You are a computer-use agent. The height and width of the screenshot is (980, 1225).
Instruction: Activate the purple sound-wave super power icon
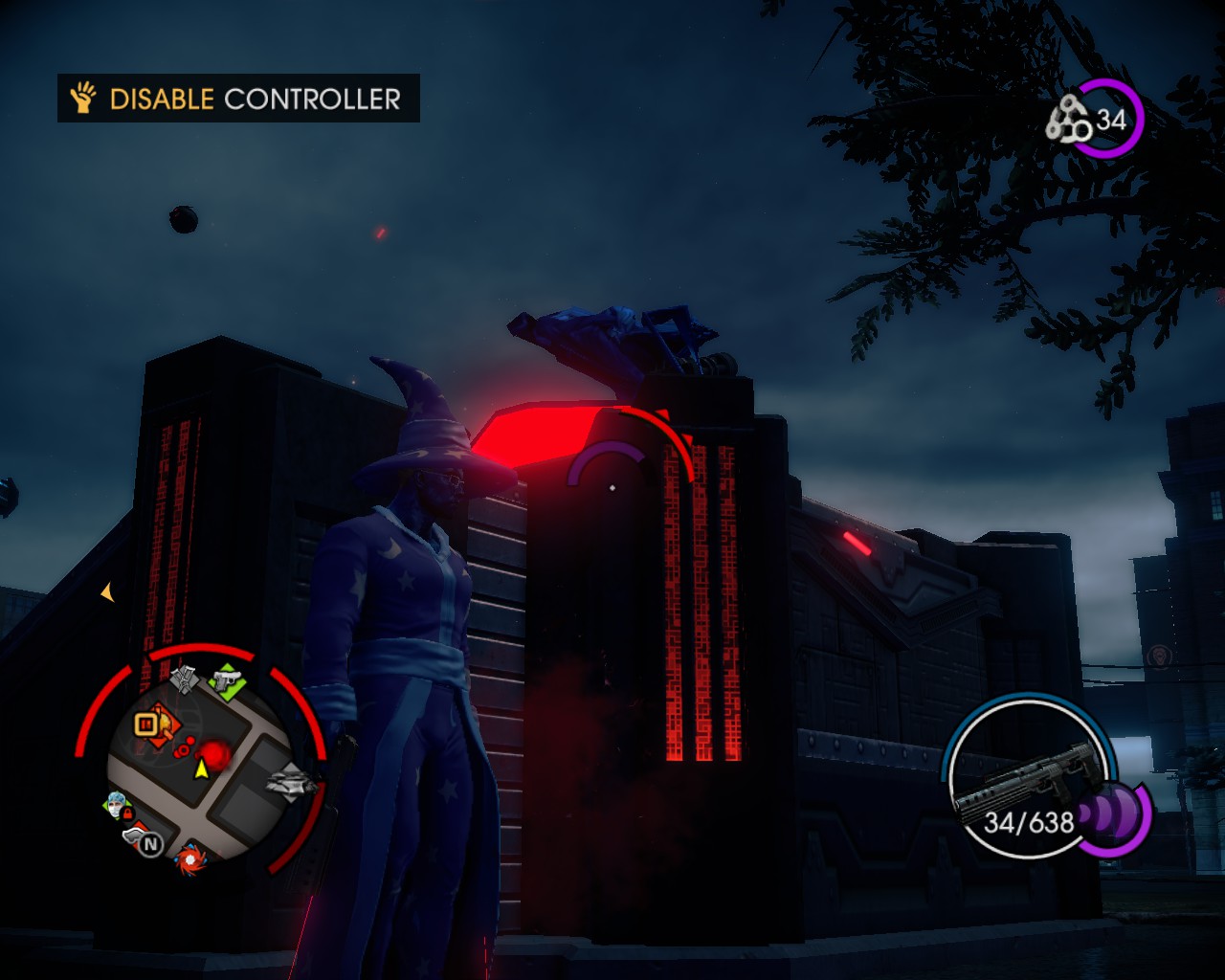point(1113,816)
